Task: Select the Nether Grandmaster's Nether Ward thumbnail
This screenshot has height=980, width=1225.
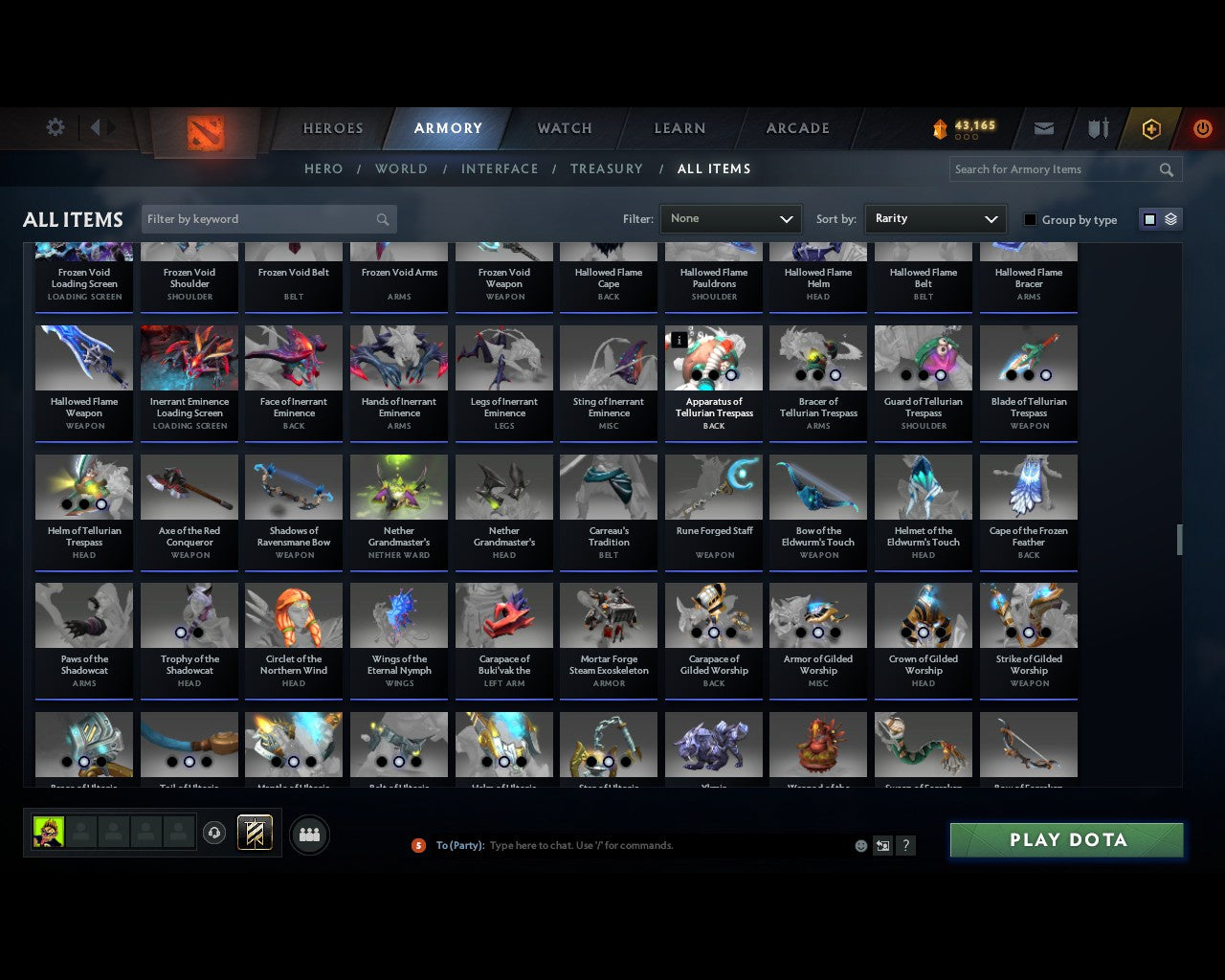Action: pyautogui.click(x=399, y=486)
